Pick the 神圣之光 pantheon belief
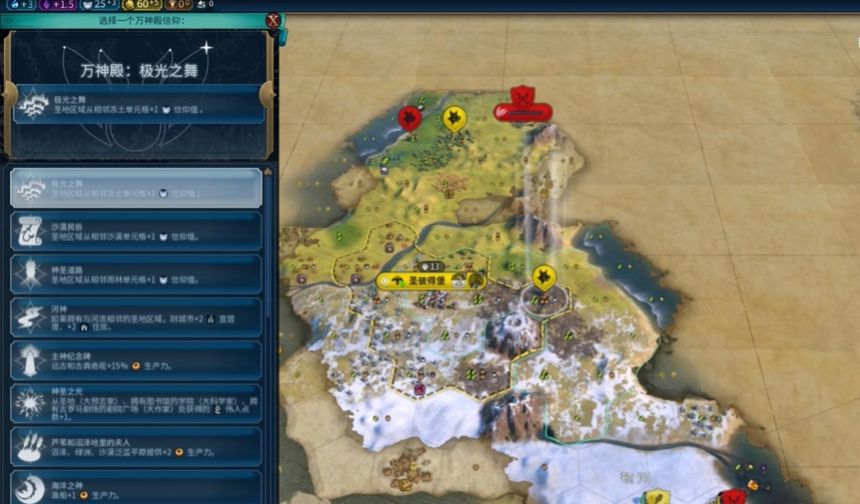This screenshot has height=504, width=860. (x=136, y=403)
